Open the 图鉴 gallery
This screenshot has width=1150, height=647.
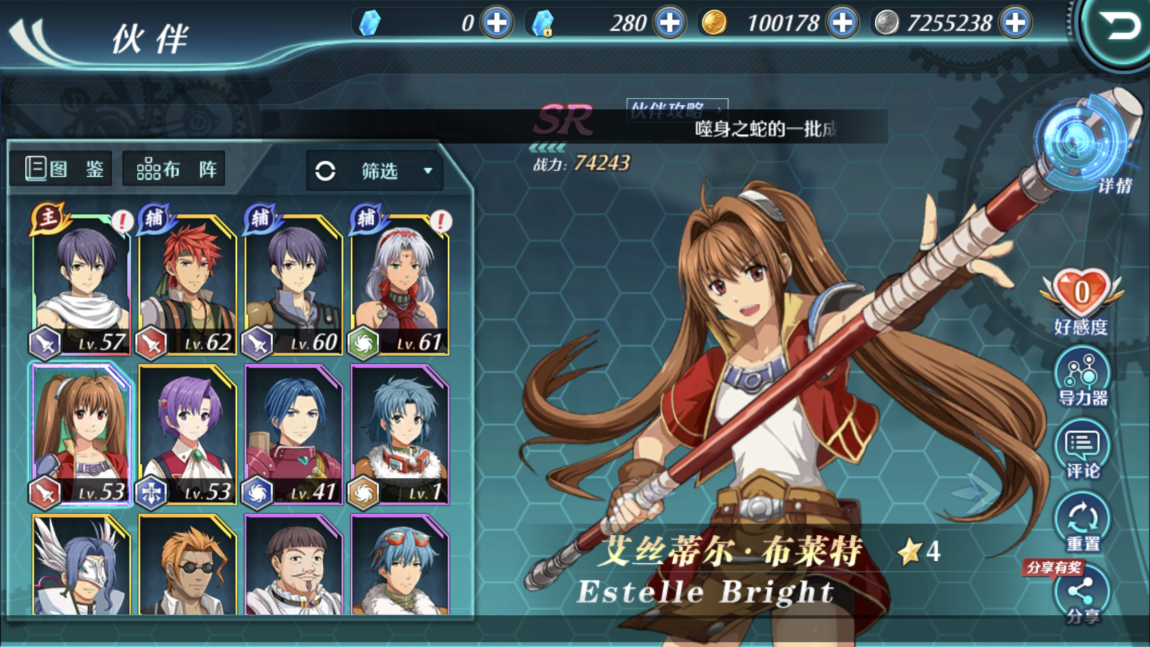66,169
